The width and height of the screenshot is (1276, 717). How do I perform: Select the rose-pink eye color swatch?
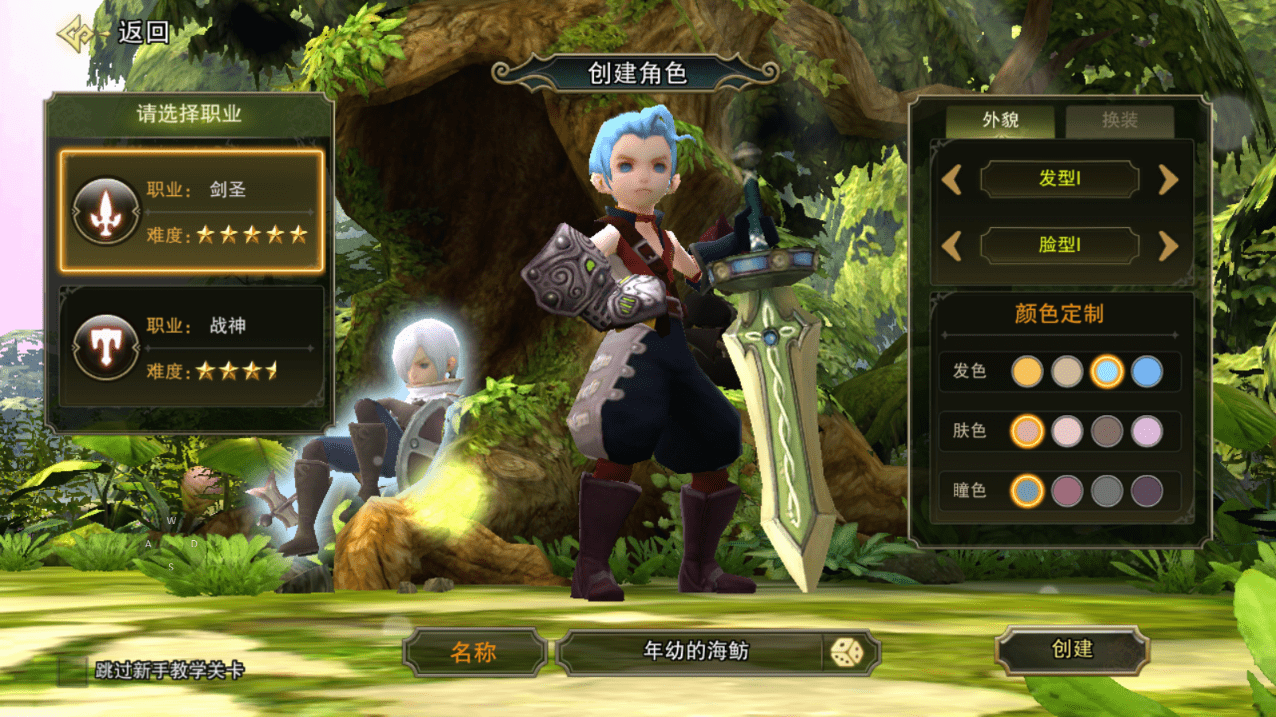click(x=1067, y=491)
